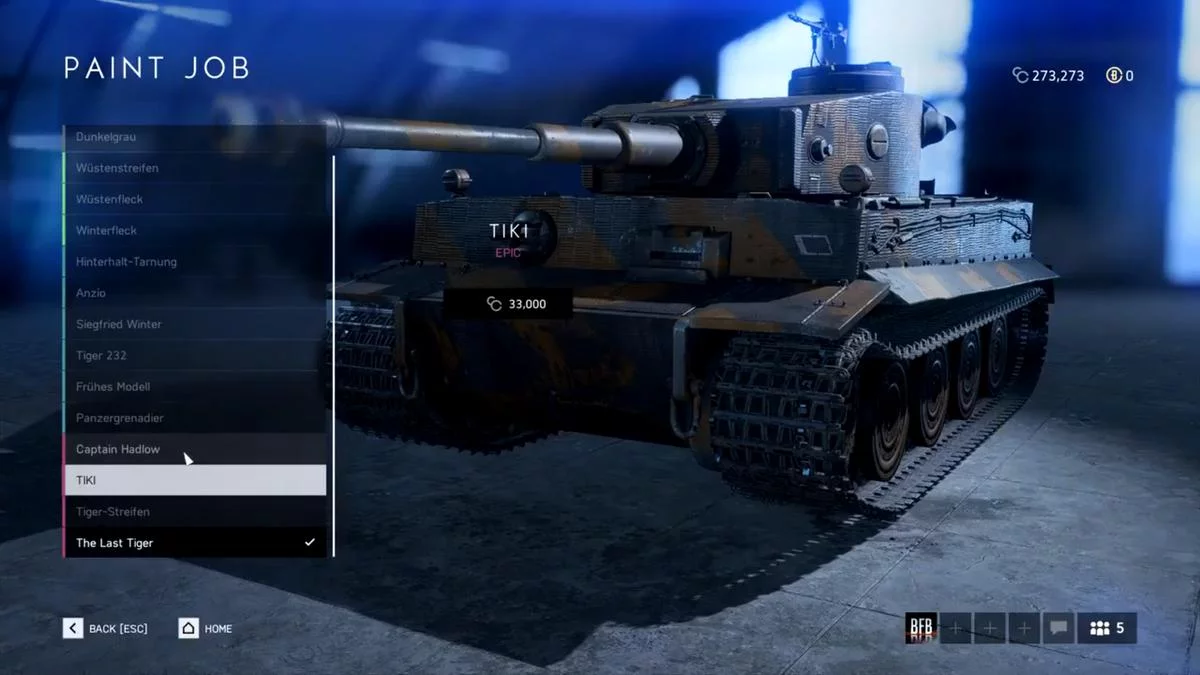Buy TIKI for 33,000 Company Coin

(x=508, y=304)
